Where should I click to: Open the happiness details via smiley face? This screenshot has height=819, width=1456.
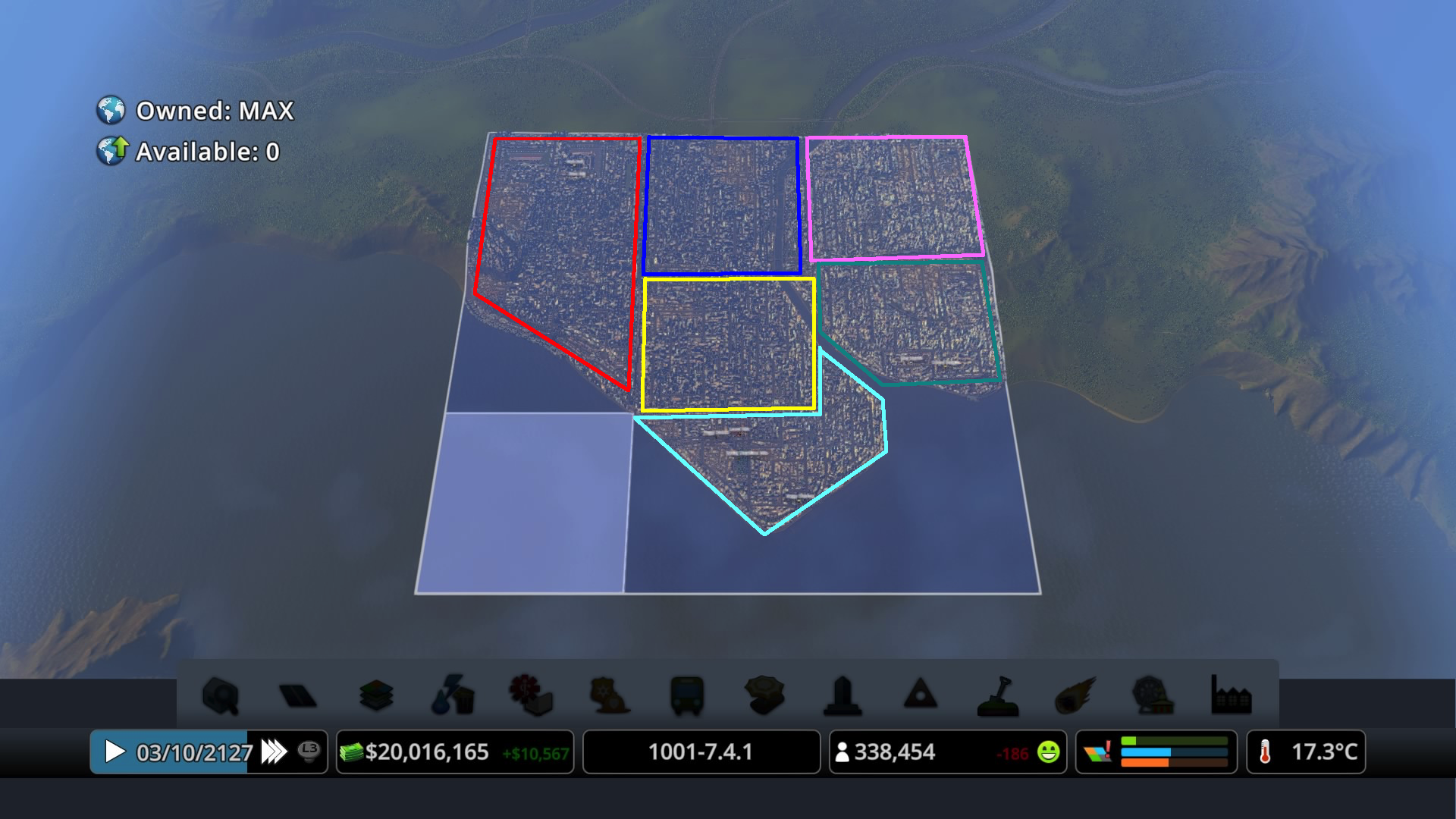click(1049, 752)
